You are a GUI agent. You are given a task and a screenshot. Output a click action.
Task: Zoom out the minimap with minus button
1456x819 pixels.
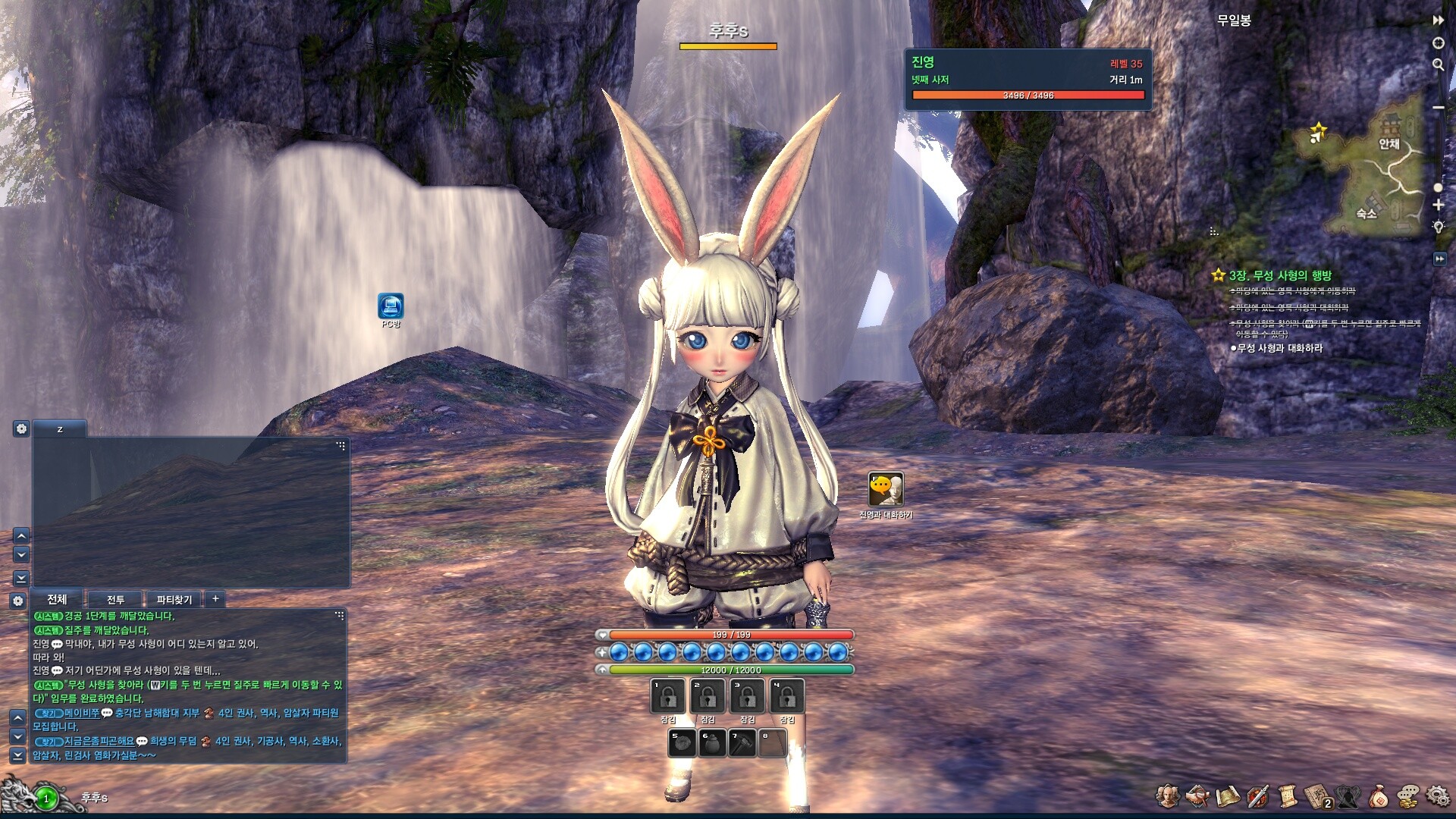pos(1438,108)
